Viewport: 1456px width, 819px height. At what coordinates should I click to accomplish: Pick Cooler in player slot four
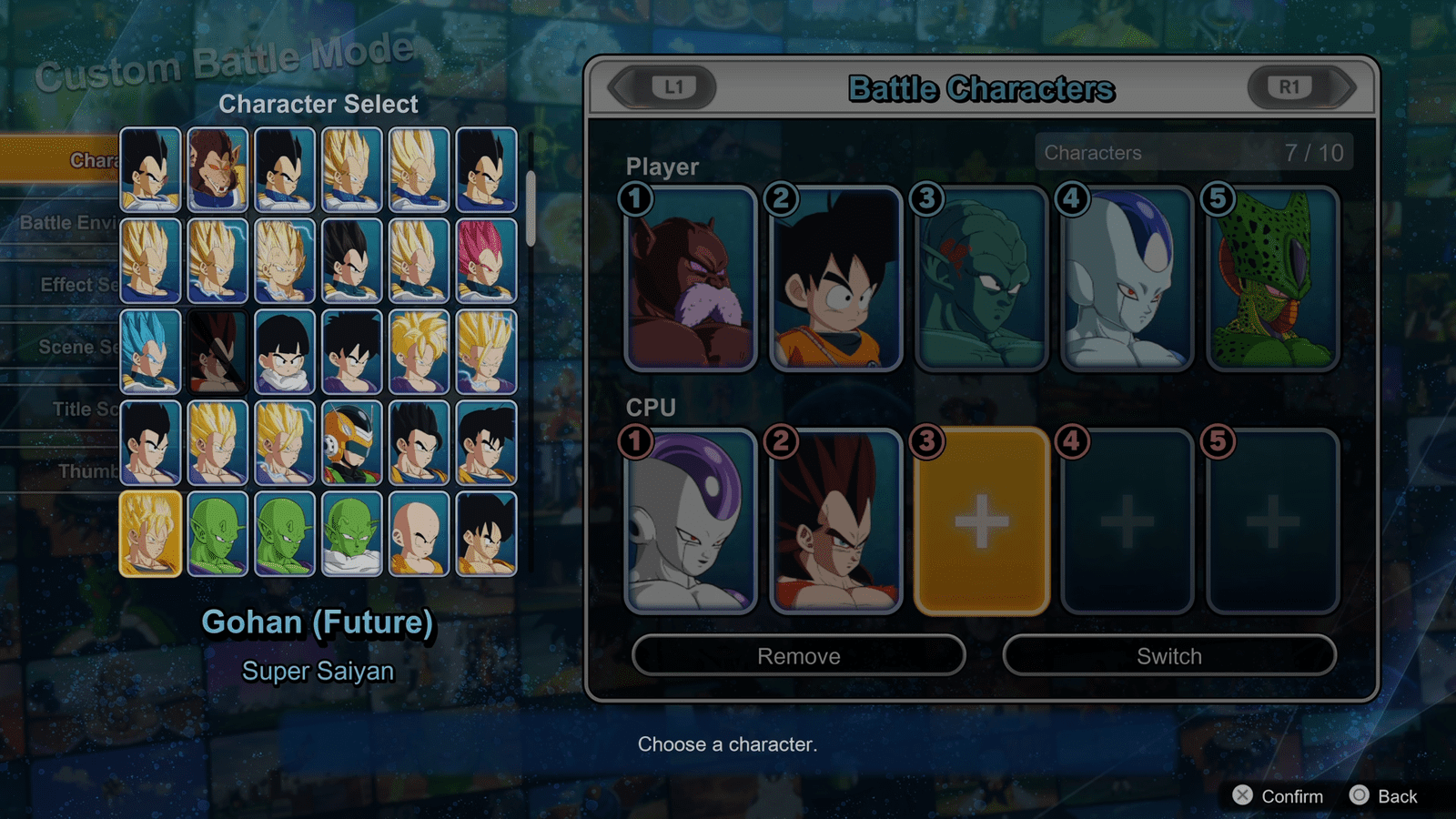pyautogui.click(x=1127, y=279)
